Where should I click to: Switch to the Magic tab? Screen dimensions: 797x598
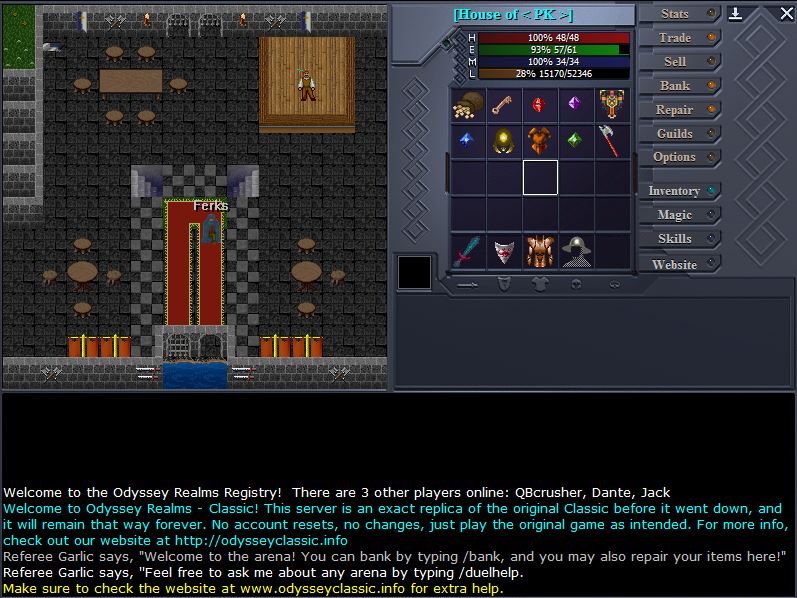click(678, 215)
